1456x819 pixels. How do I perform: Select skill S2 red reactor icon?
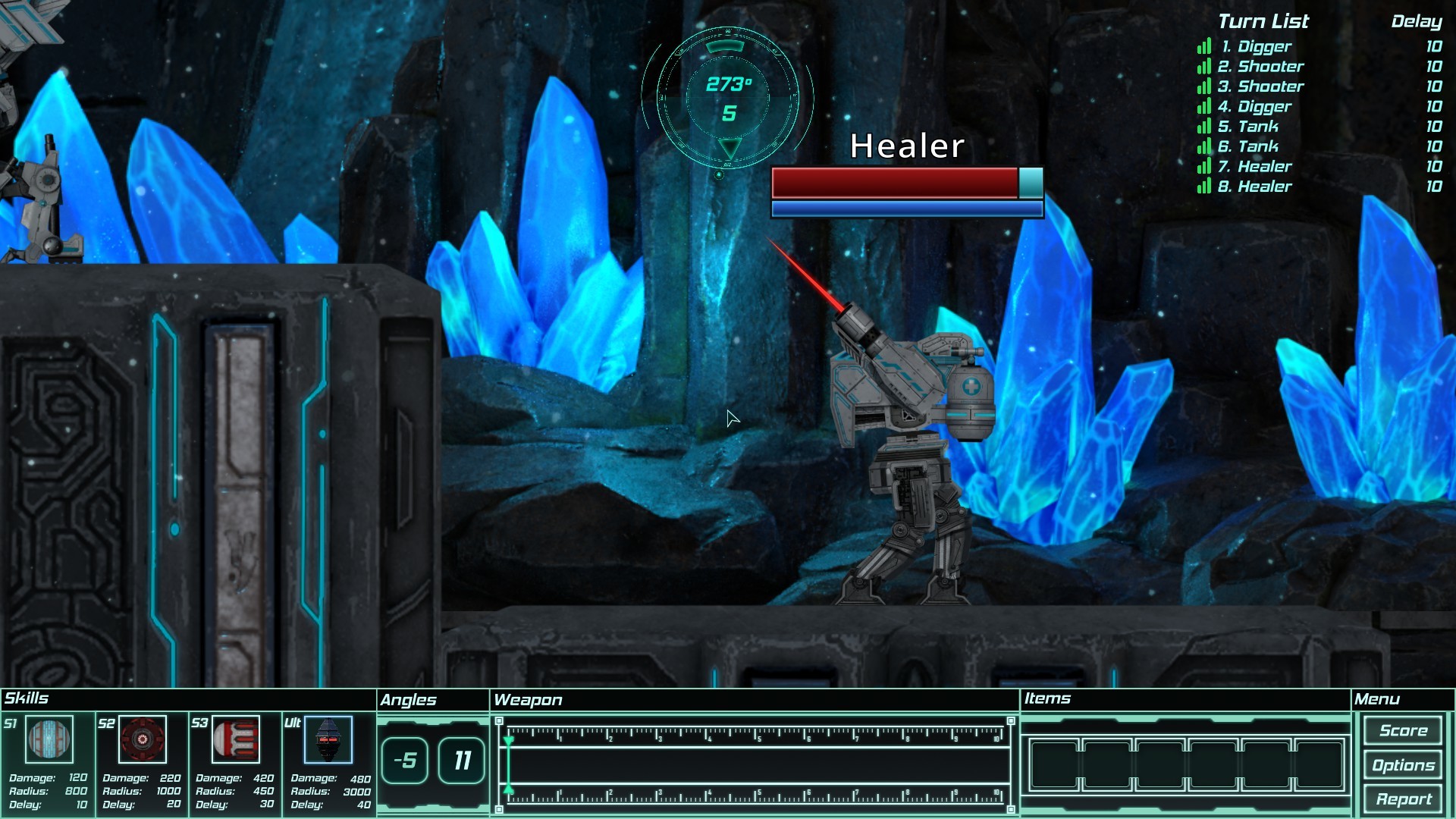click(x=143, y=739)
